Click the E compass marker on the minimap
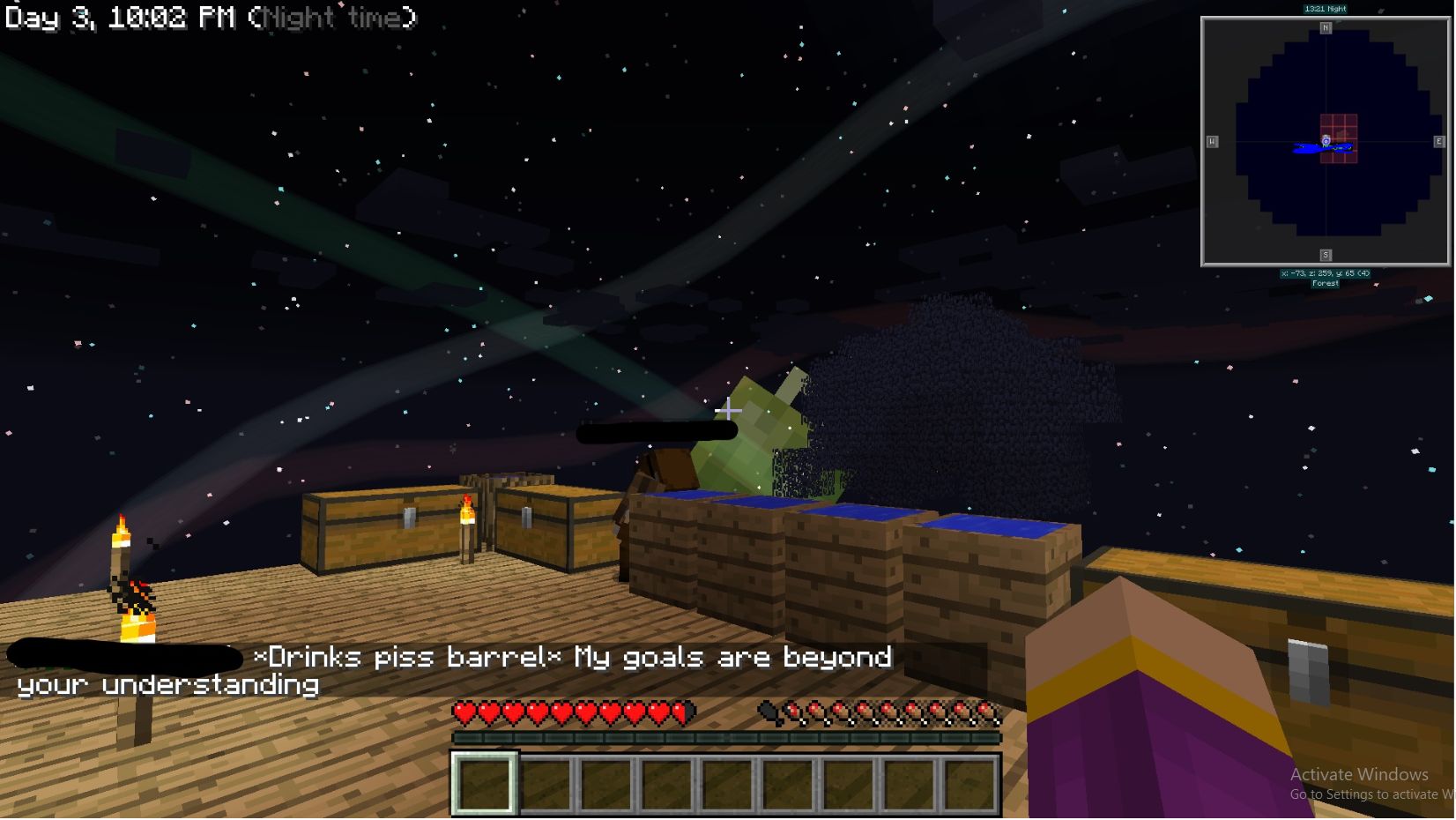1456x820 pixels. pos(1437,139)
